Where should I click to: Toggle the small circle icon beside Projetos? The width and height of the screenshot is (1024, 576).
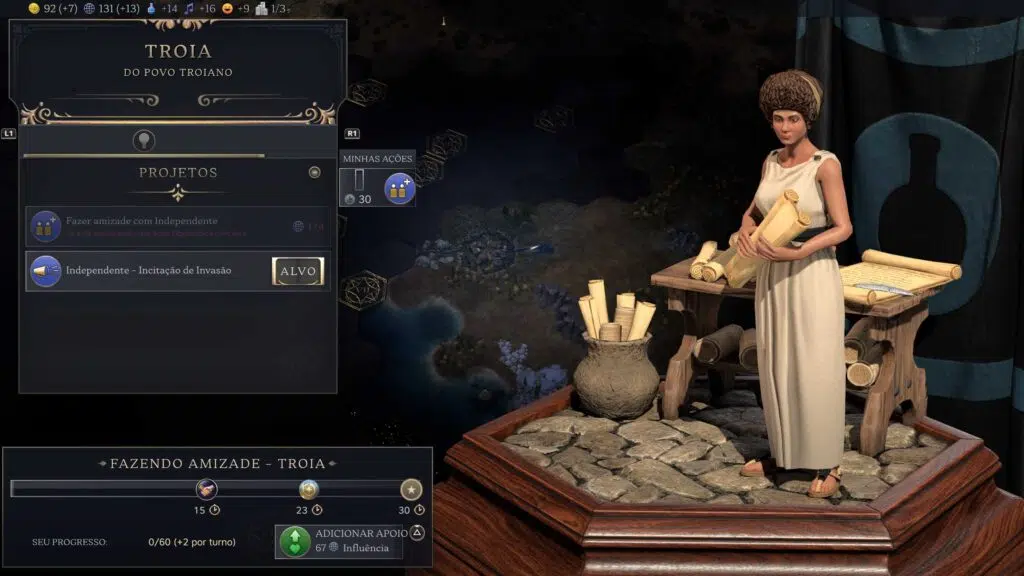[x=315, y=172]
